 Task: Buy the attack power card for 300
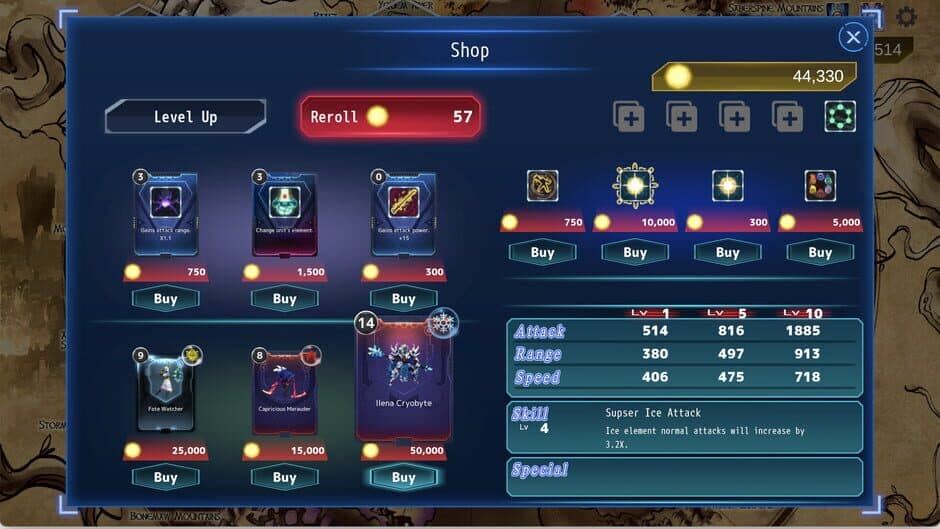coord(403,298)
